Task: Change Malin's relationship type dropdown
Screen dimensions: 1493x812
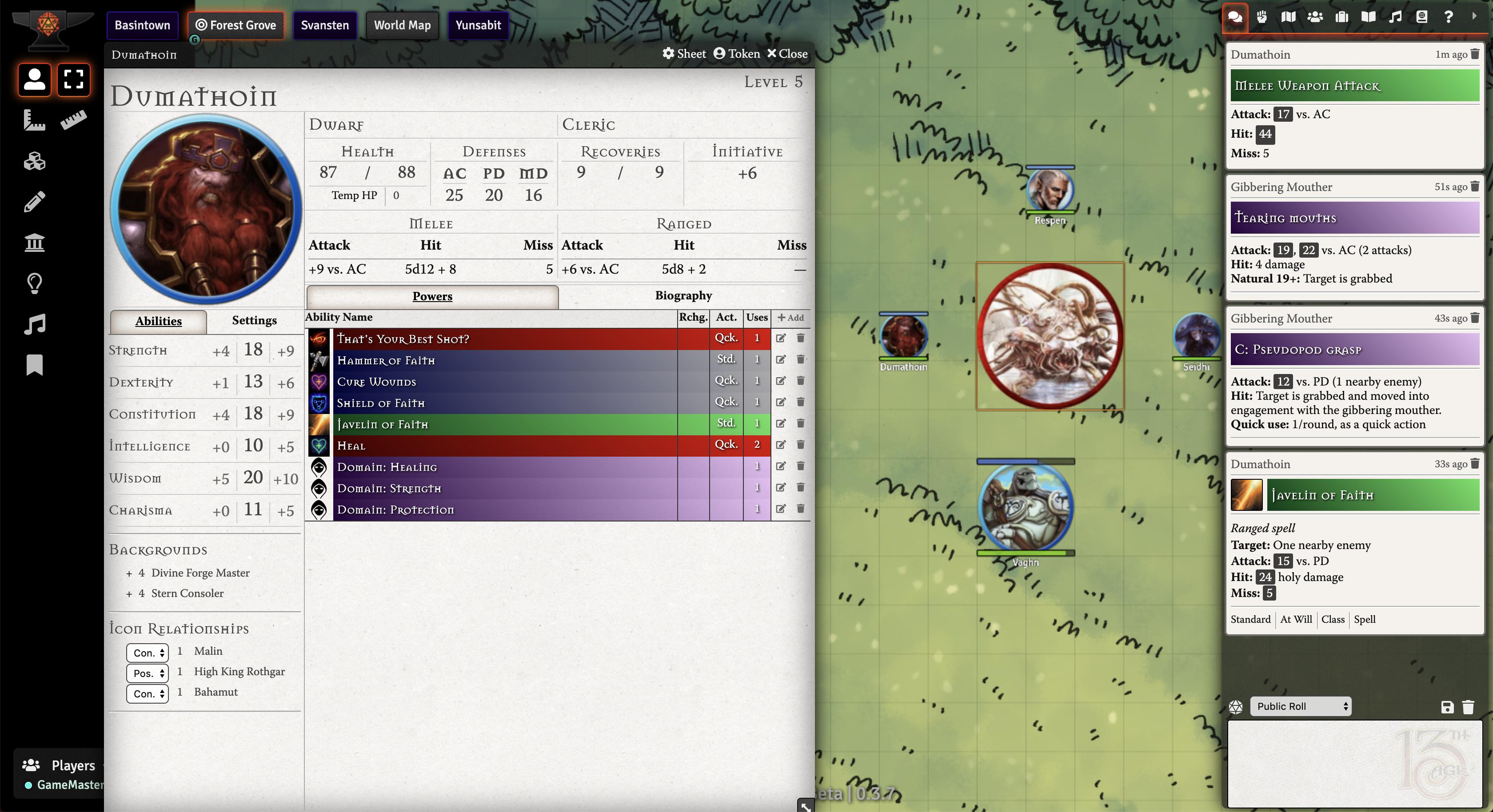Action: click(x=147, y=652)
